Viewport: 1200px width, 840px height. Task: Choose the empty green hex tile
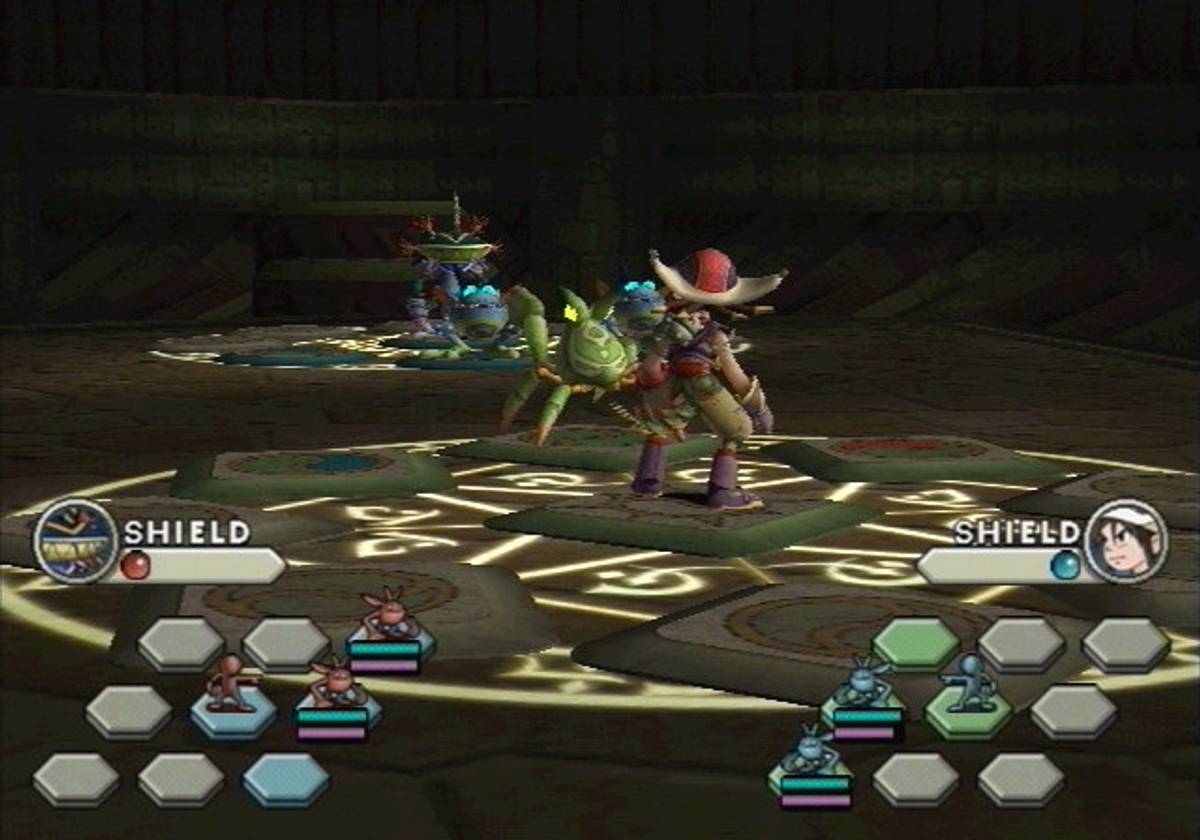point(915,644)
